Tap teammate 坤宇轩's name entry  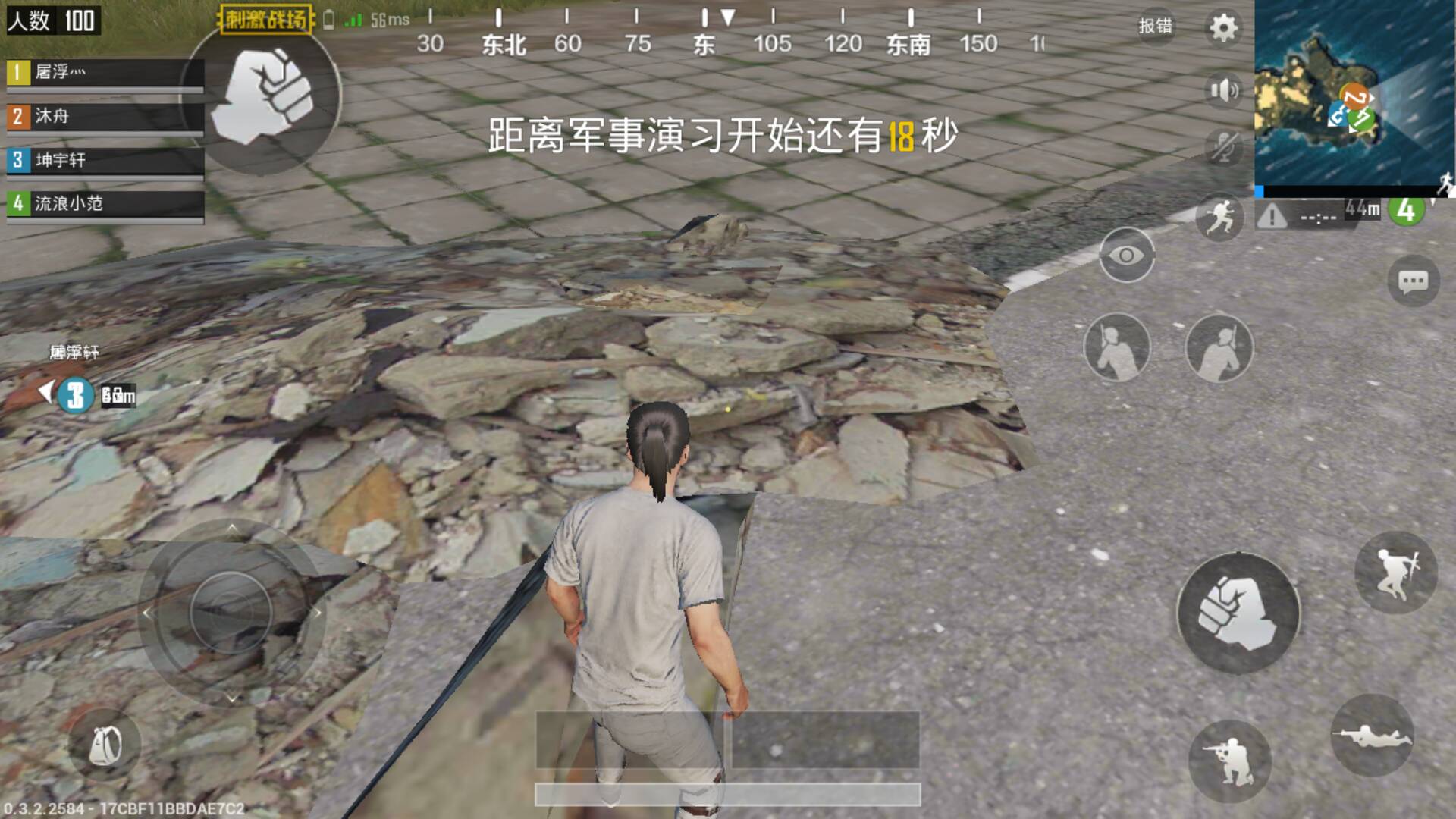[106, 160]
